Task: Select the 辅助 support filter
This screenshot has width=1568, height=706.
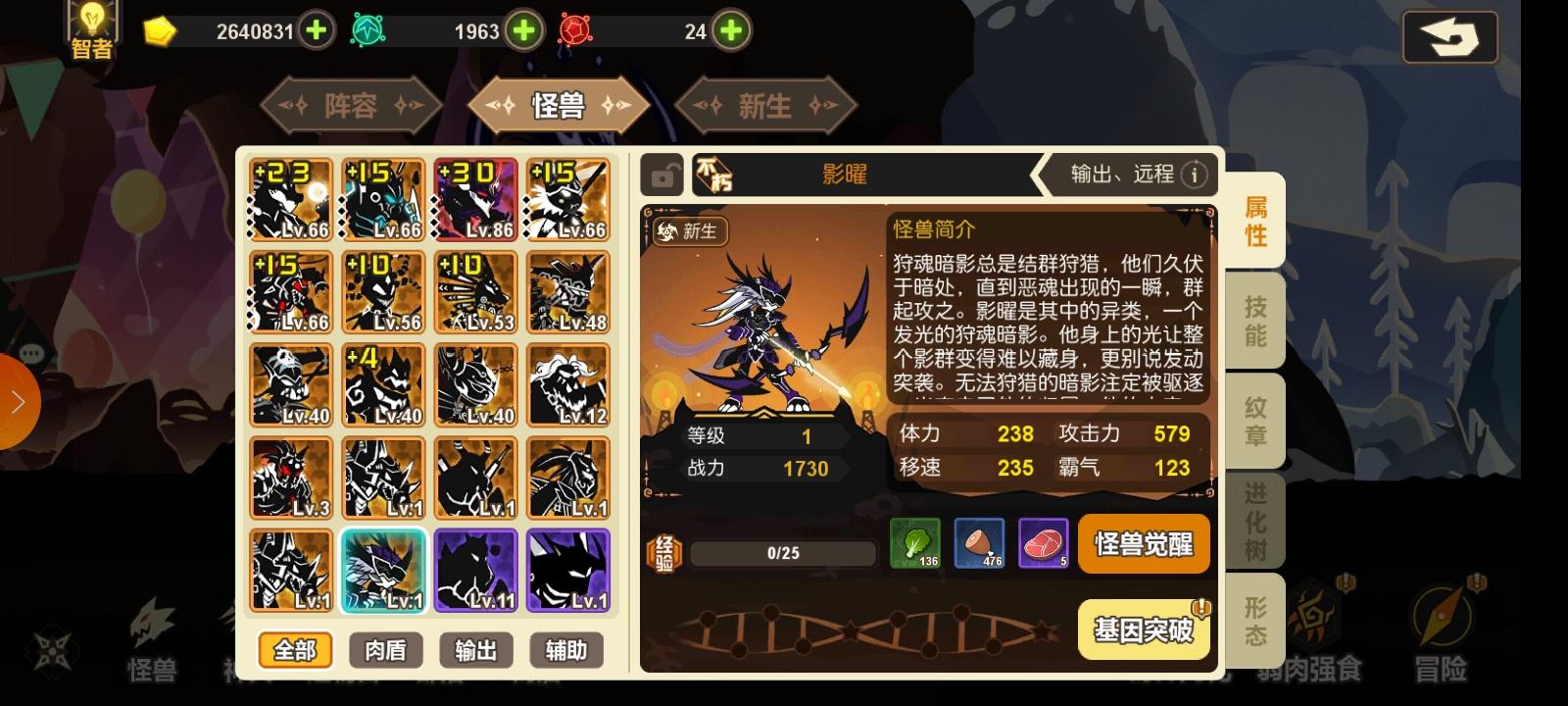Action: point(566,651)
